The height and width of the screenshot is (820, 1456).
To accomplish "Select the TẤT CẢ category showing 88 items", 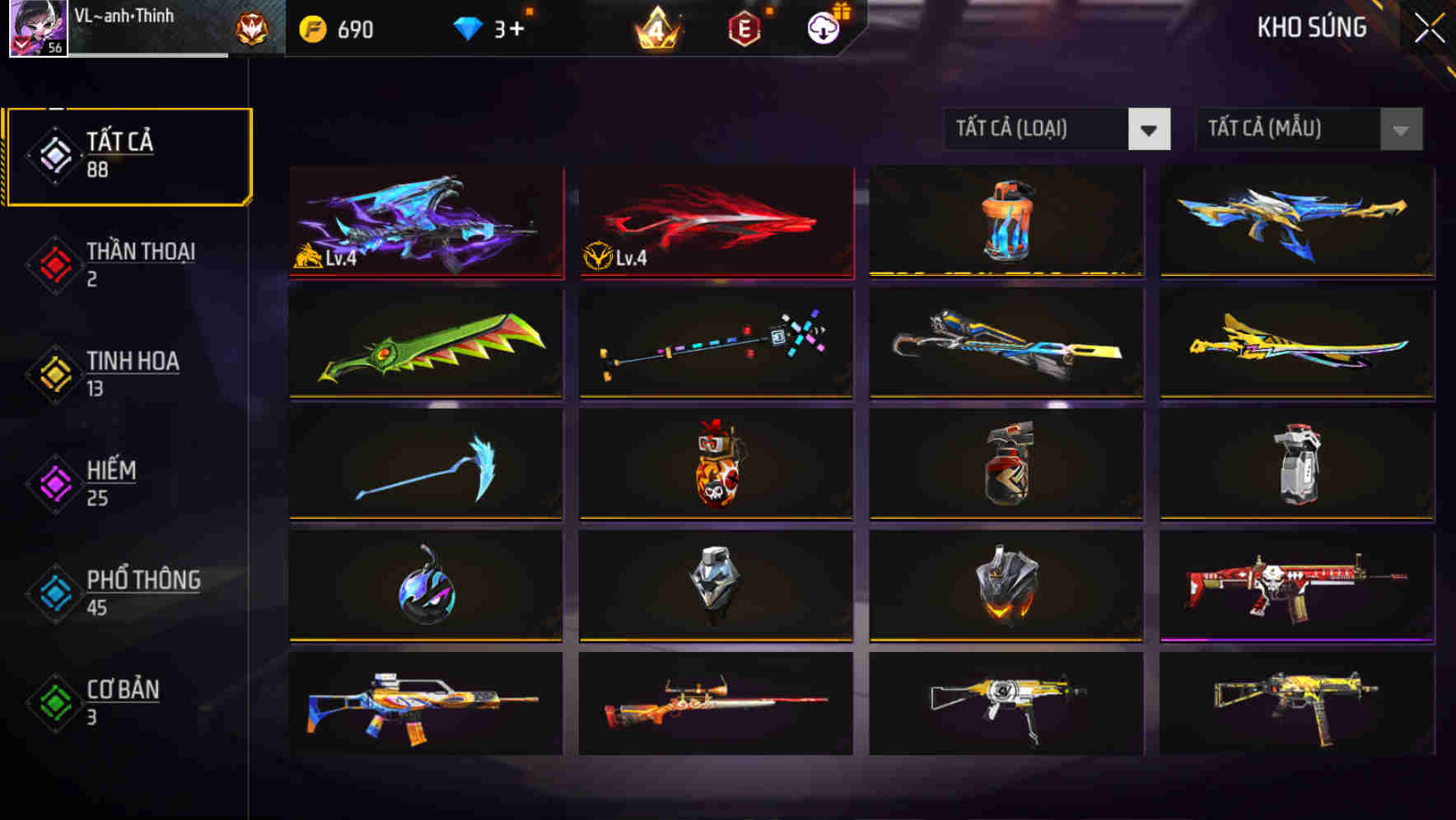I will pos(128,155).
